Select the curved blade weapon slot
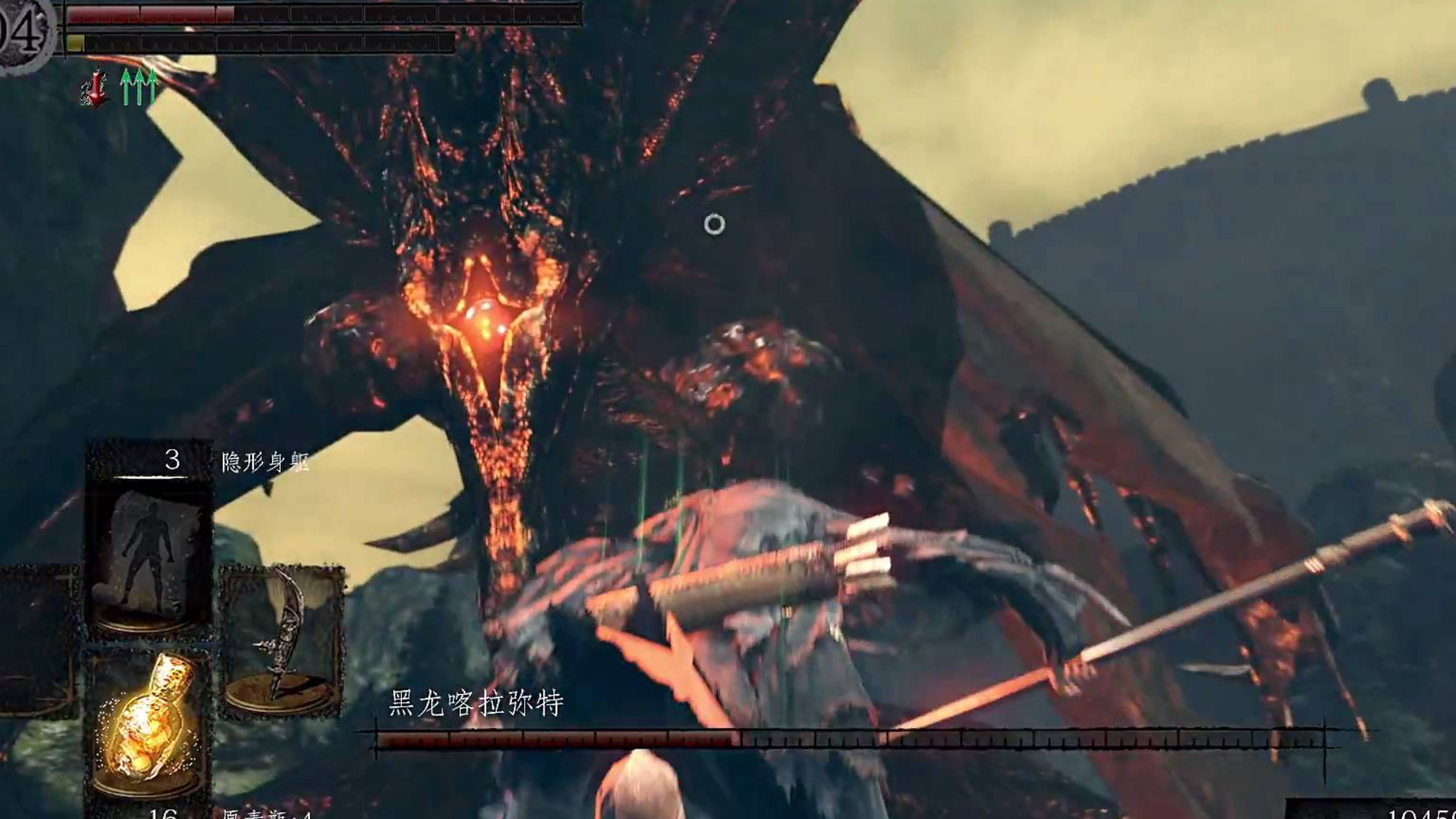1456x819 pixels. tap(281, 641)
